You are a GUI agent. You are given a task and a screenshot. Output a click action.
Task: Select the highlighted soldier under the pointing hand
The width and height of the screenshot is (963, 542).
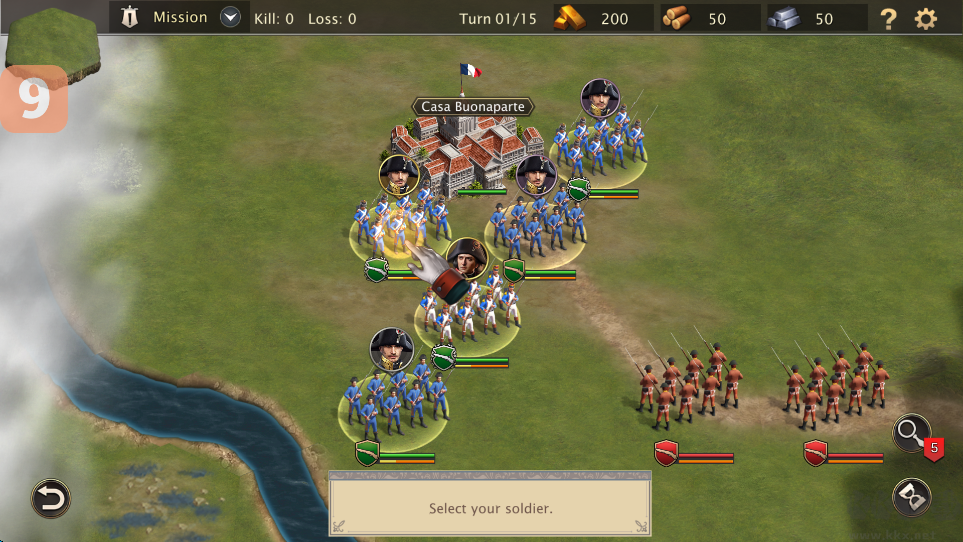pyautogui.click(x=397, y=225)
